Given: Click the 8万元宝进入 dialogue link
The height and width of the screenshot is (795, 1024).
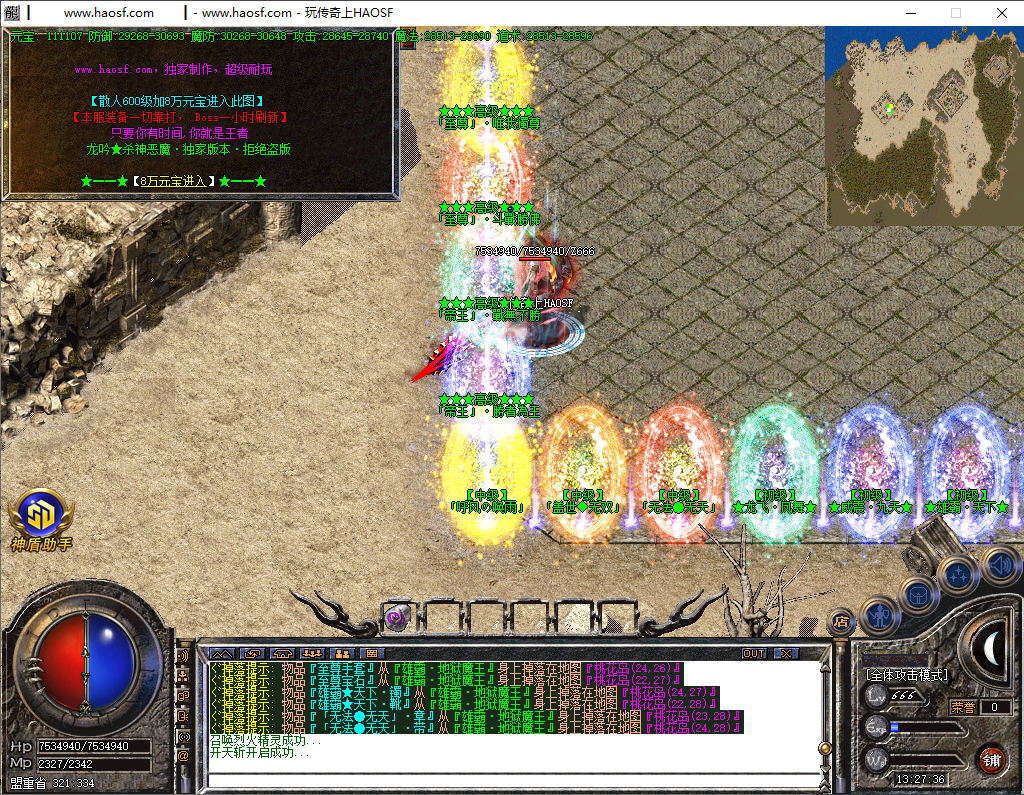Looking at the screenshot, I should (172, 181).
